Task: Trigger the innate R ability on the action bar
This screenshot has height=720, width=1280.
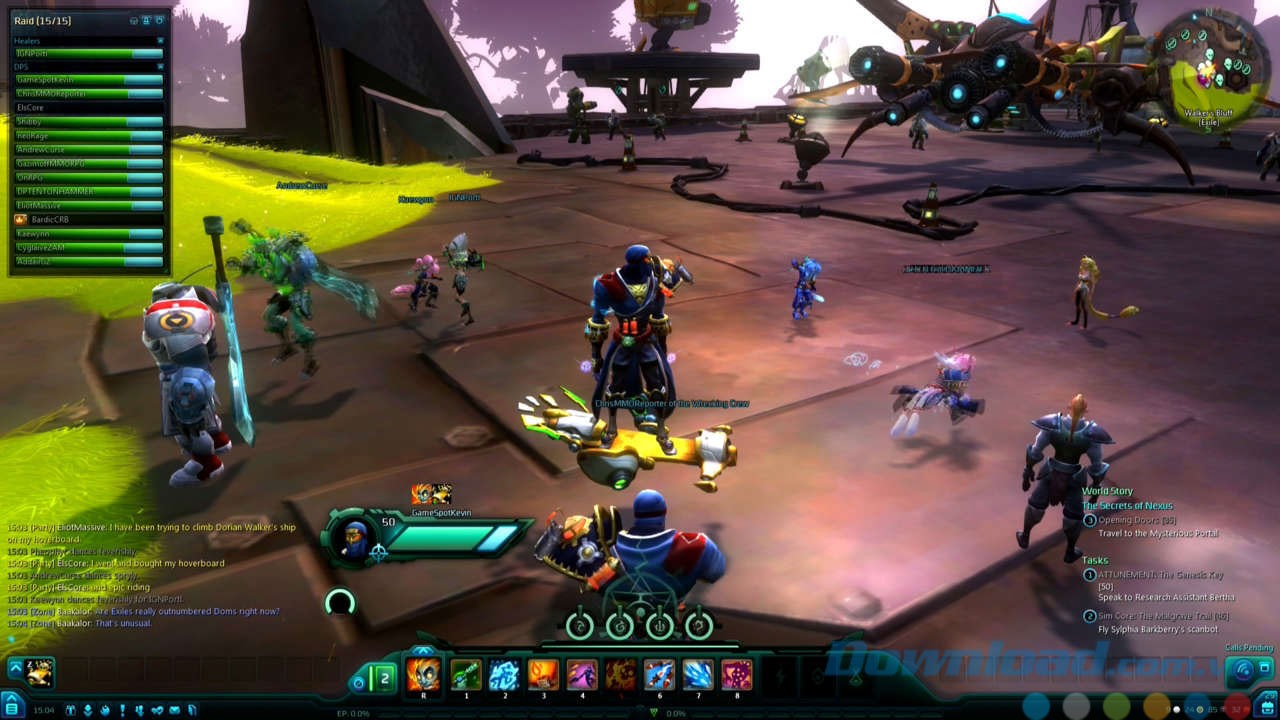Action: (x=424, y=675)
